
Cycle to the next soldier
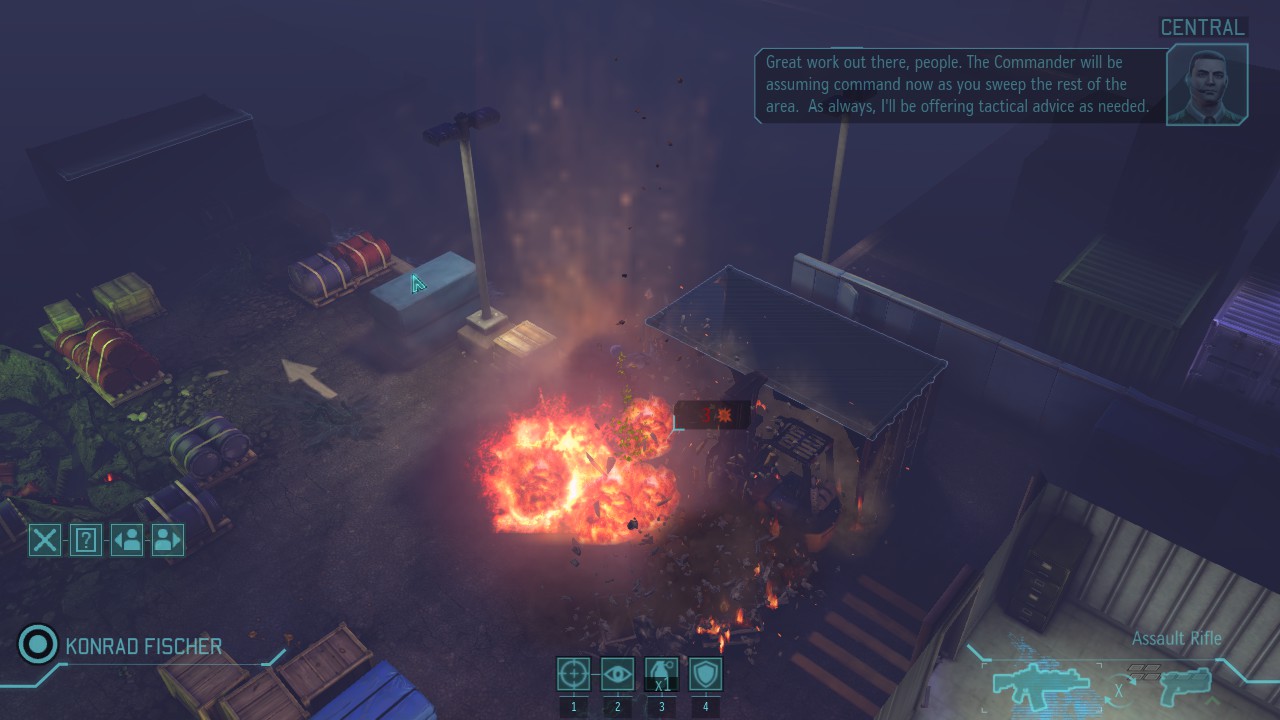pos(168,540)
